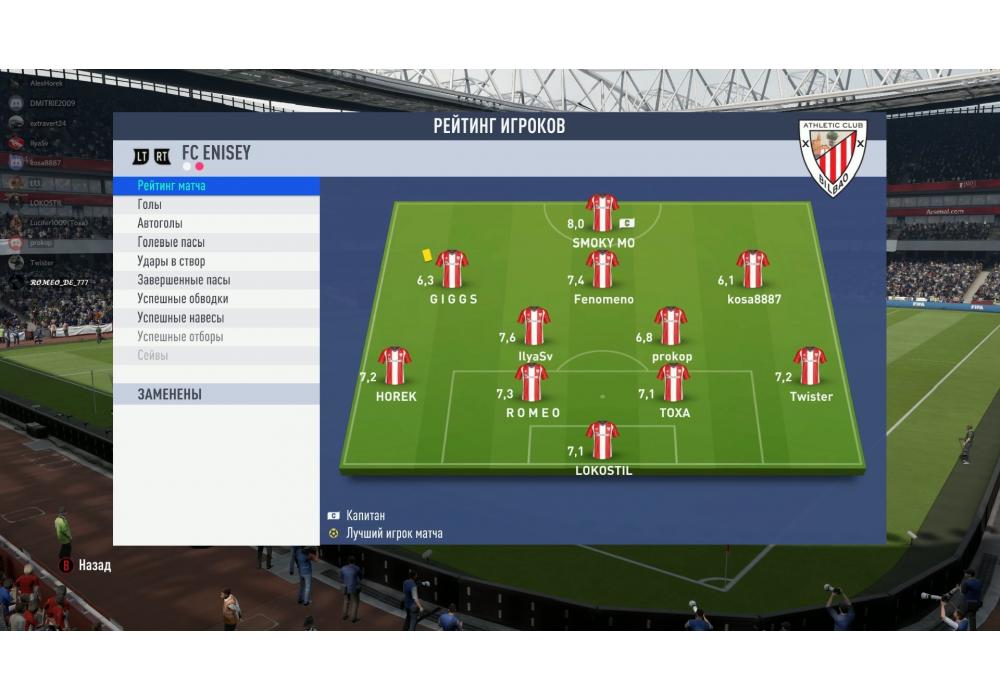Screen dimensions: 1000x700
Task: Select Twister on the formation
Action: click(810, 366)
